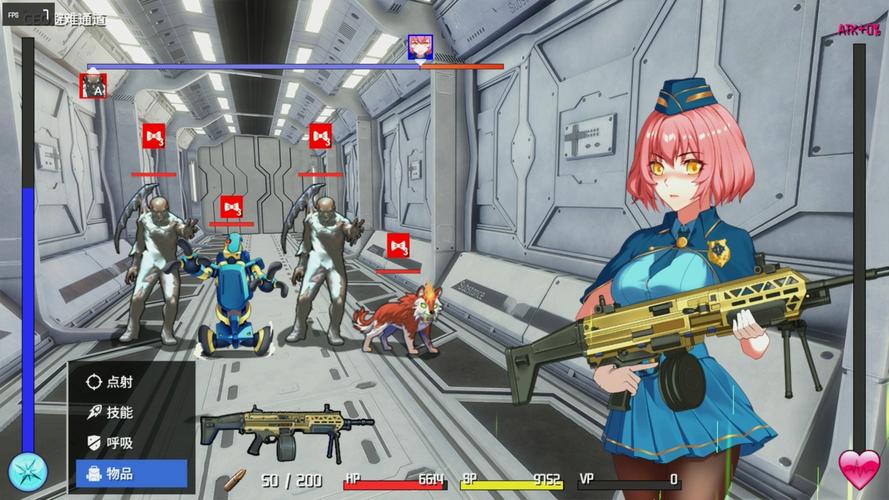Click the enemy portrait on the turn bar
The image size is (889, 500).
pyautogui.click(x=93, y=85)
